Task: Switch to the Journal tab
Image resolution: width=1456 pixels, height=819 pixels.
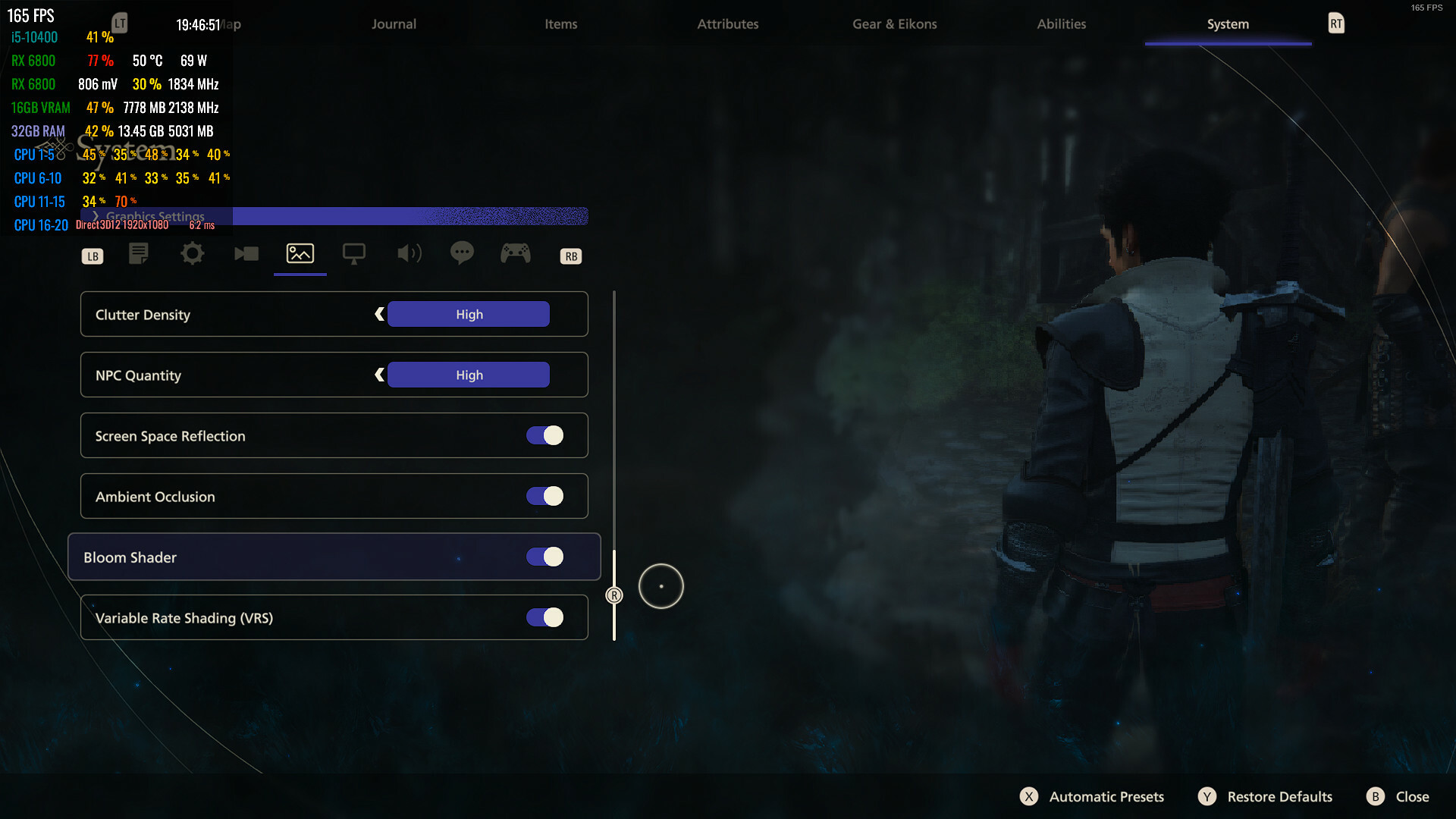Action: pyautogui.click(x=394, y=24)
